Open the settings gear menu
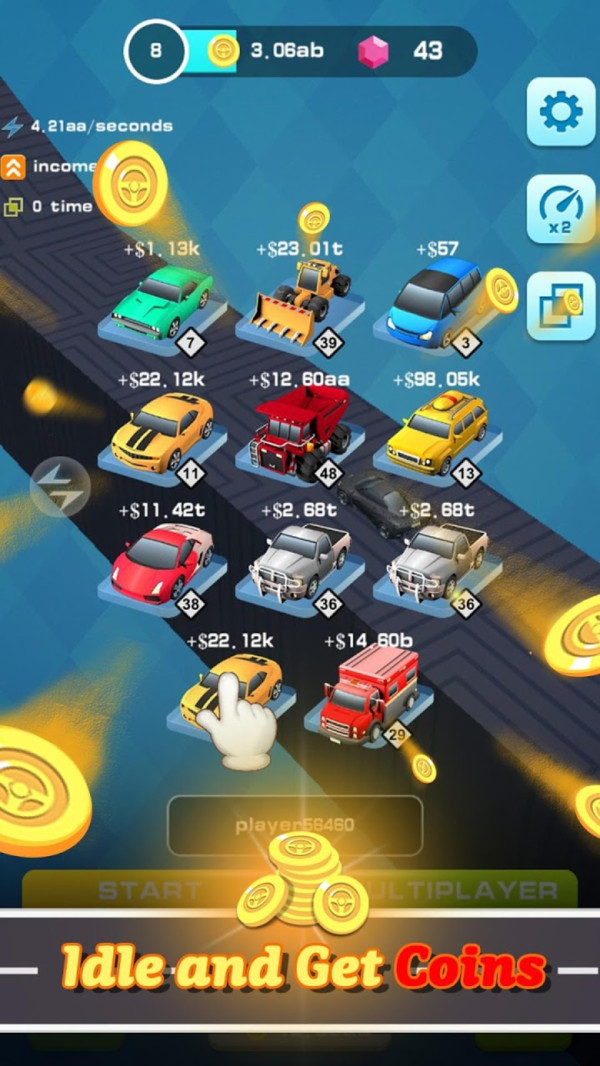Viewport: 600px width, 1066px height. tap(560, 112)
